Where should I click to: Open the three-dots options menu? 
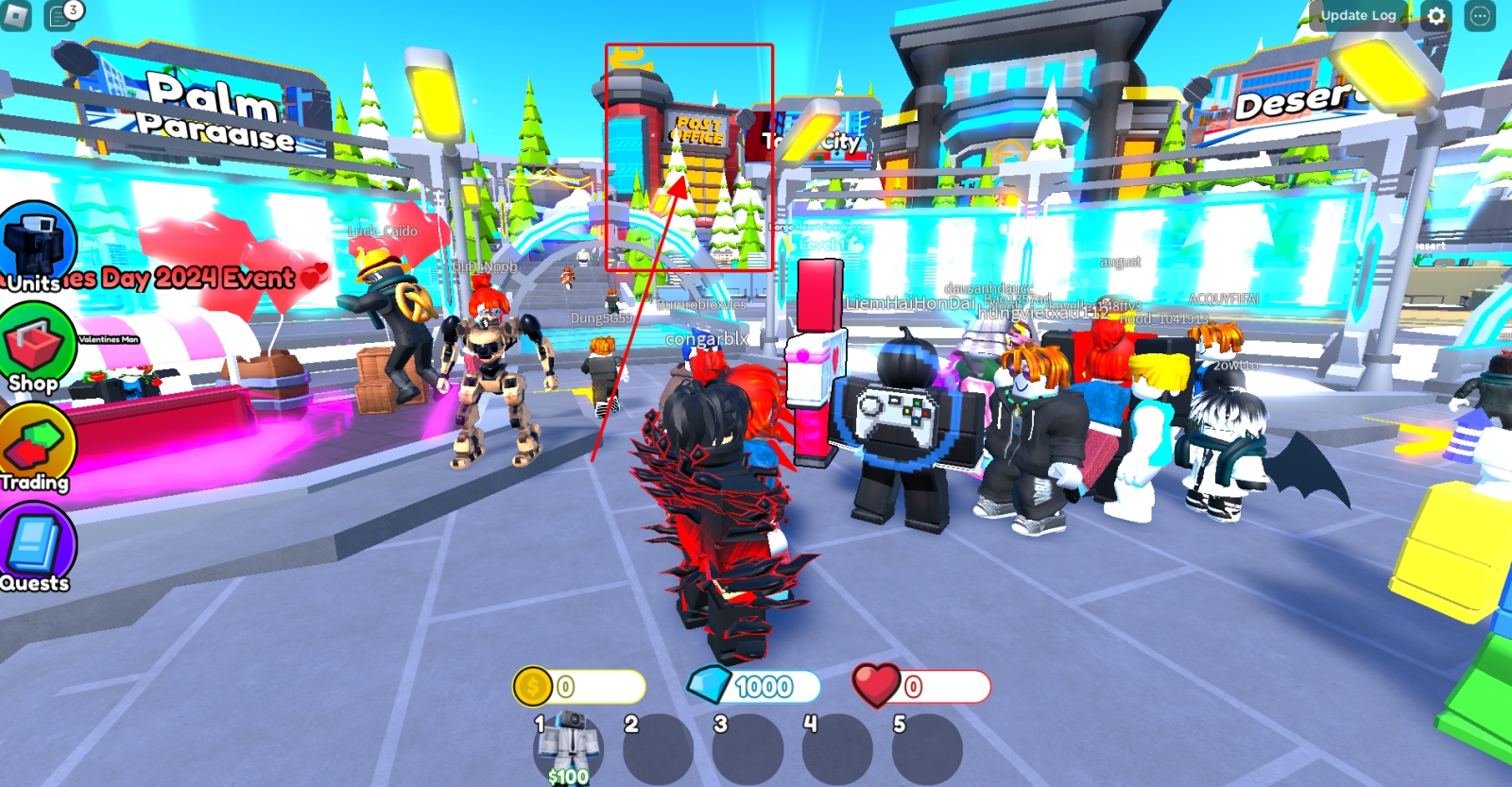point(1480,16)
